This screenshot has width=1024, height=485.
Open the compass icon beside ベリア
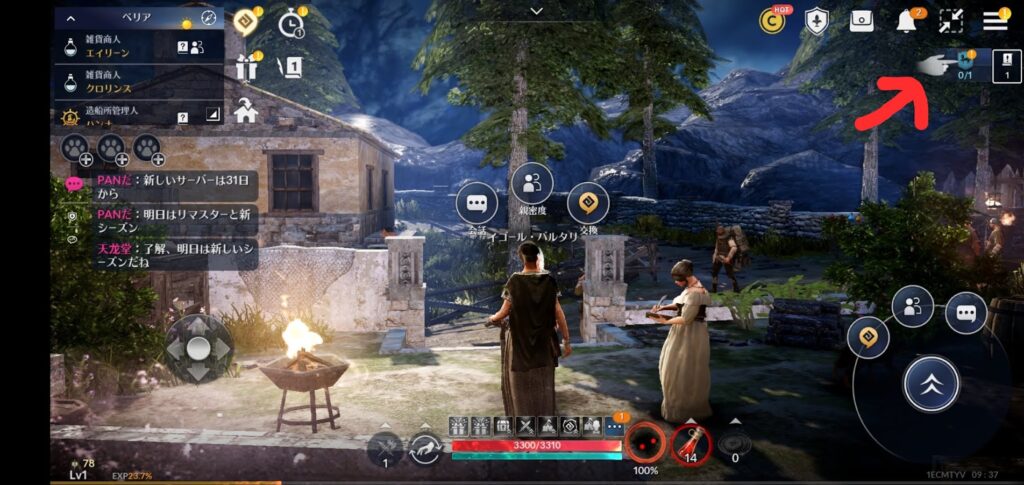coord(208,18)
